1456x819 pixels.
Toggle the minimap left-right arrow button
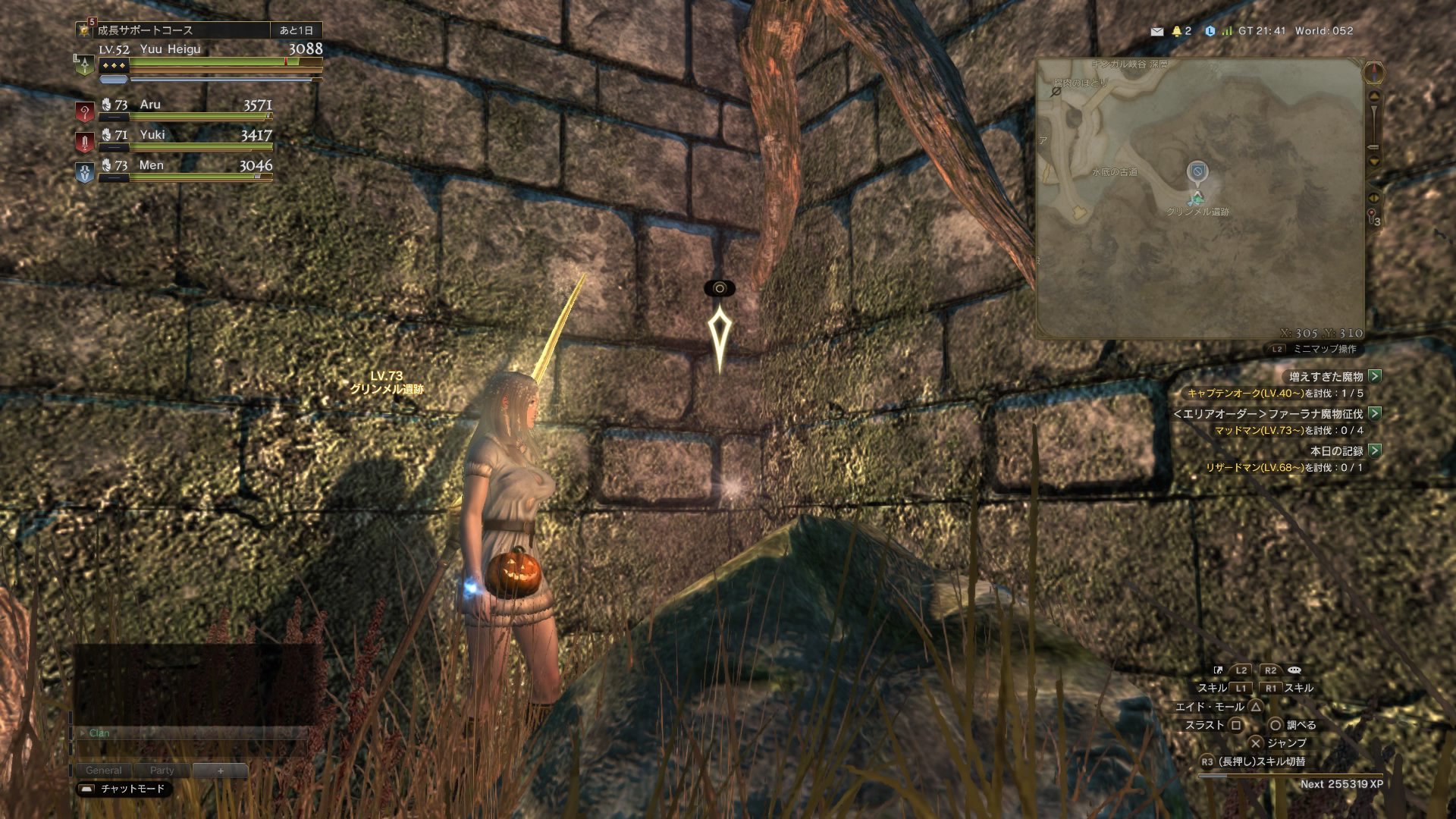(1373, 197)
